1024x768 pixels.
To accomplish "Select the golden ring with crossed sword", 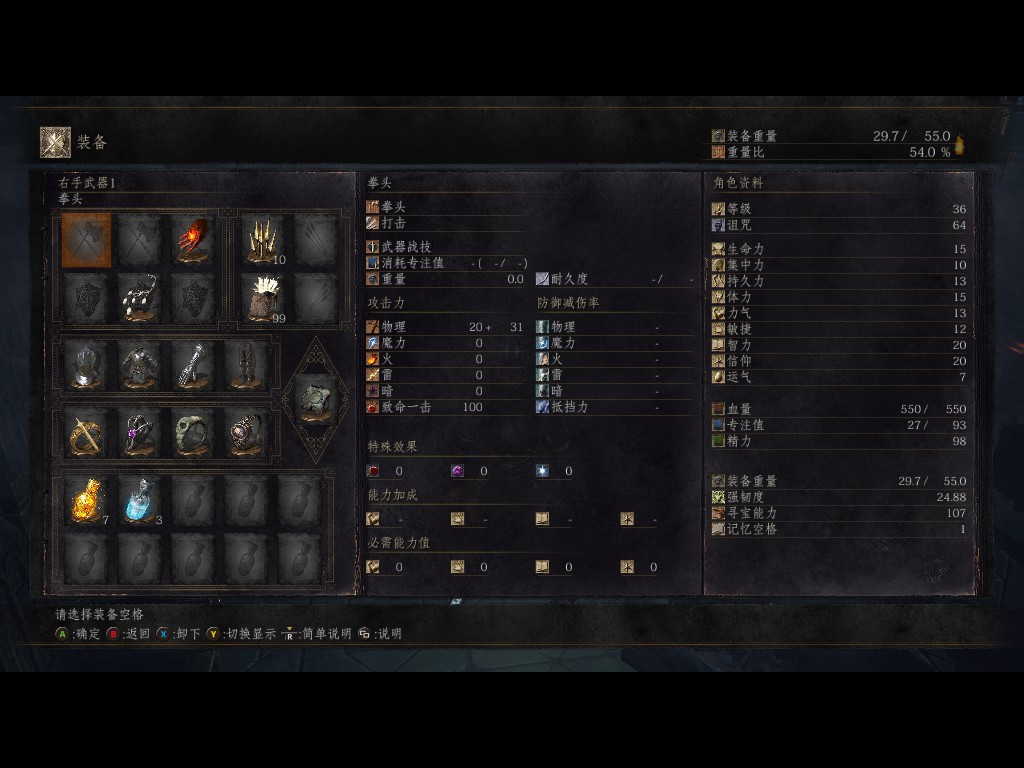I will (87, 433).
